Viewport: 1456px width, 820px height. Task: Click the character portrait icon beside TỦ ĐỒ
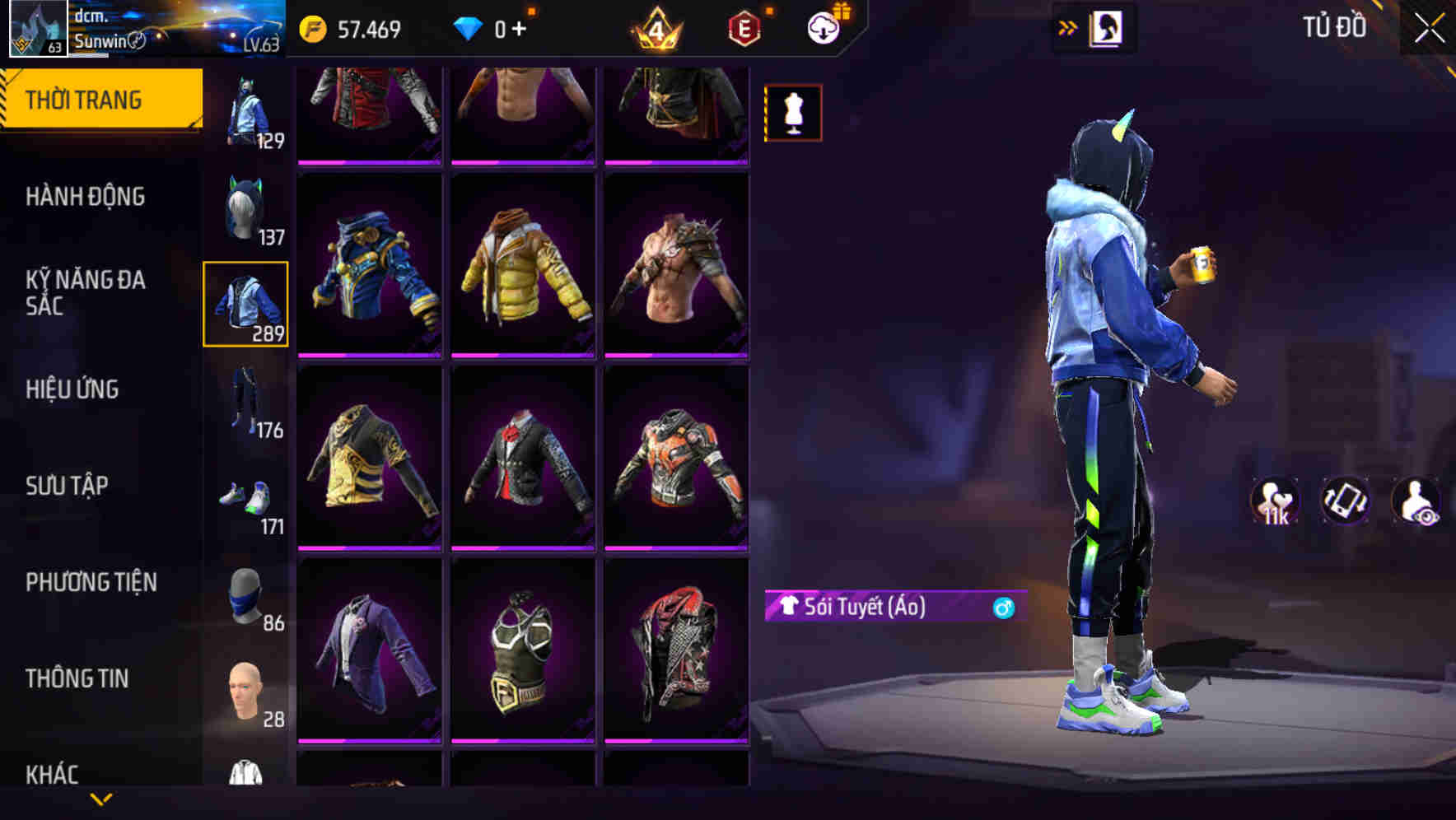click(1108, 27)
